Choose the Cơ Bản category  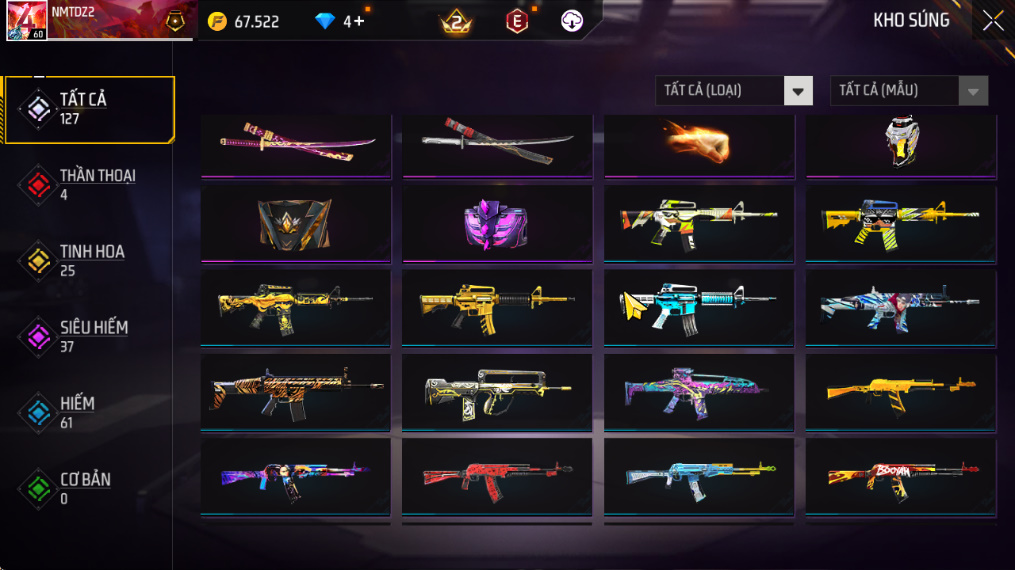click(88, 489)
